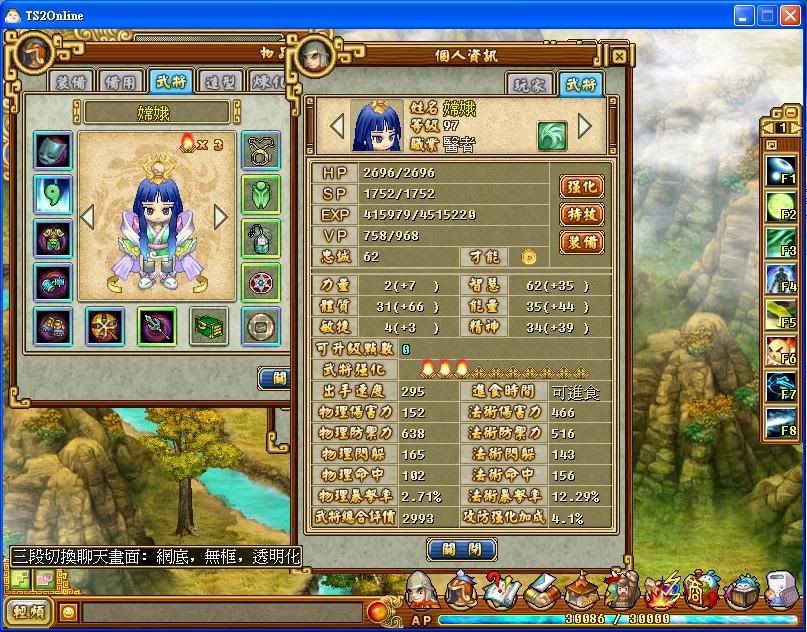Select the 造型 appearance tab
The width and height of the screenshot is (807, 632).
220,82
